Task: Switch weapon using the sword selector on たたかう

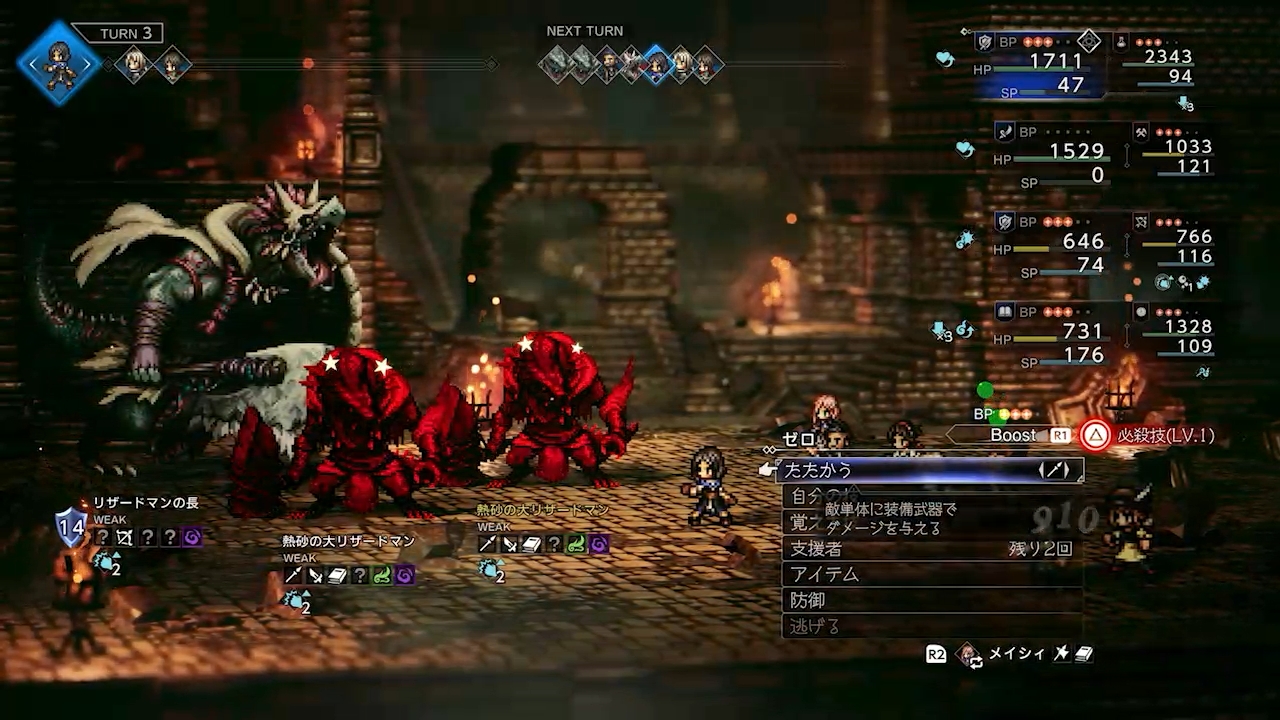Action: tap(1054, 469)
